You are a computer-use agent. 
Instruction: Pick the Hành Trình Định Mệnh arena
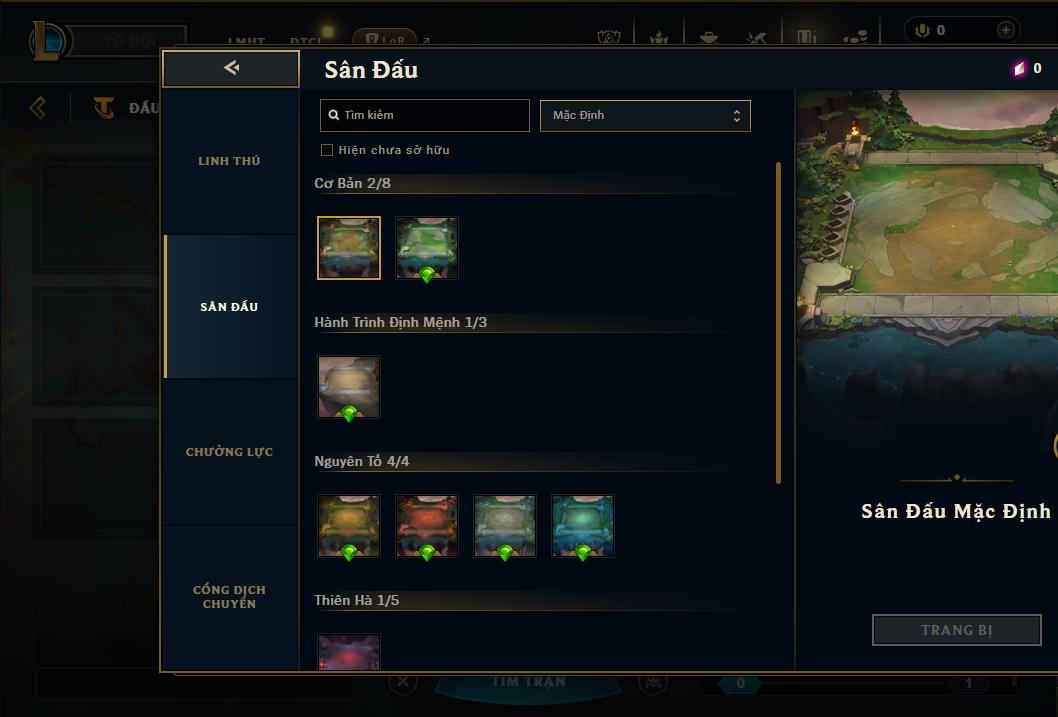(349, 387)
